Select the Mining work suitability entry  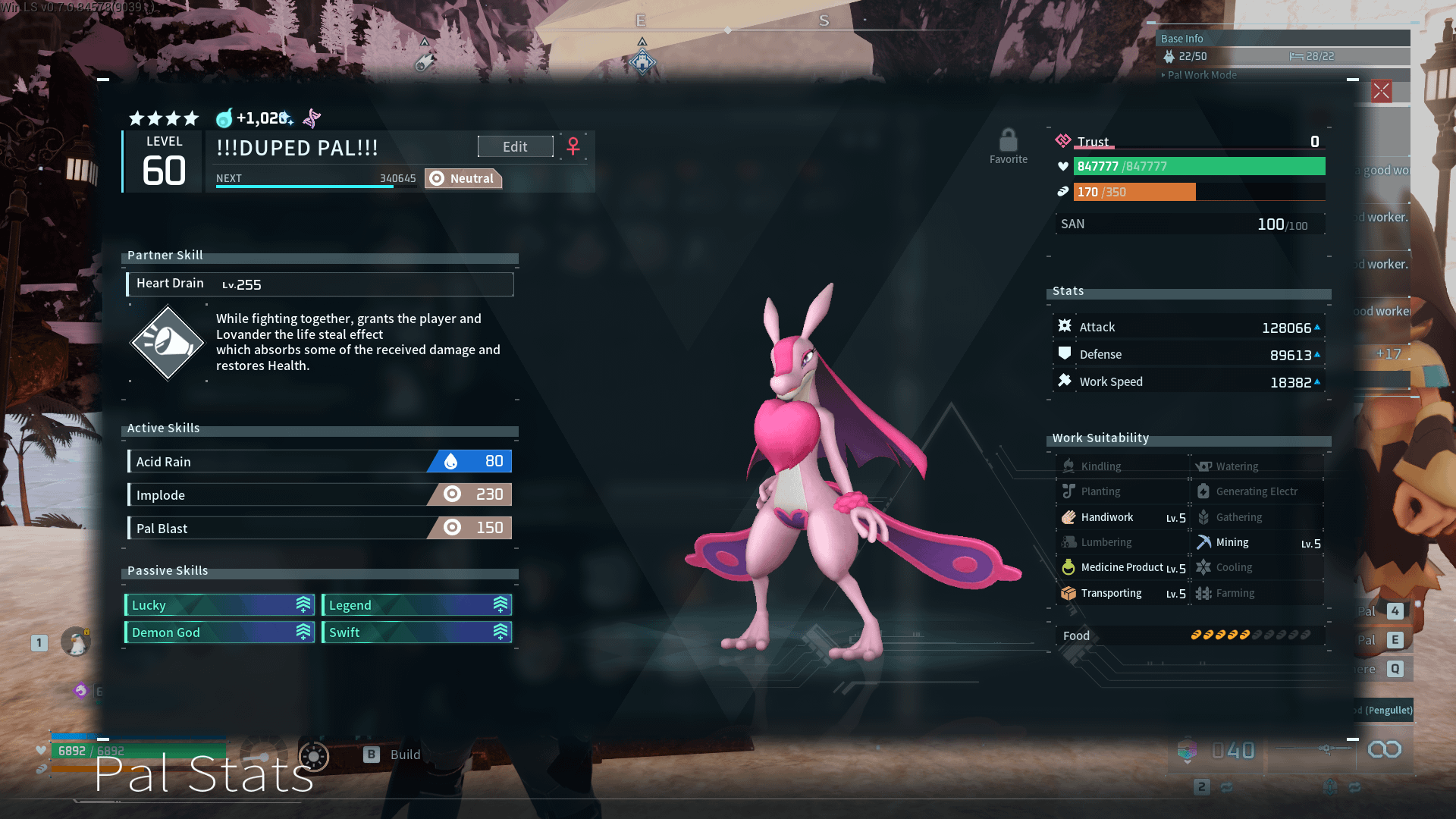(1258, 542)
